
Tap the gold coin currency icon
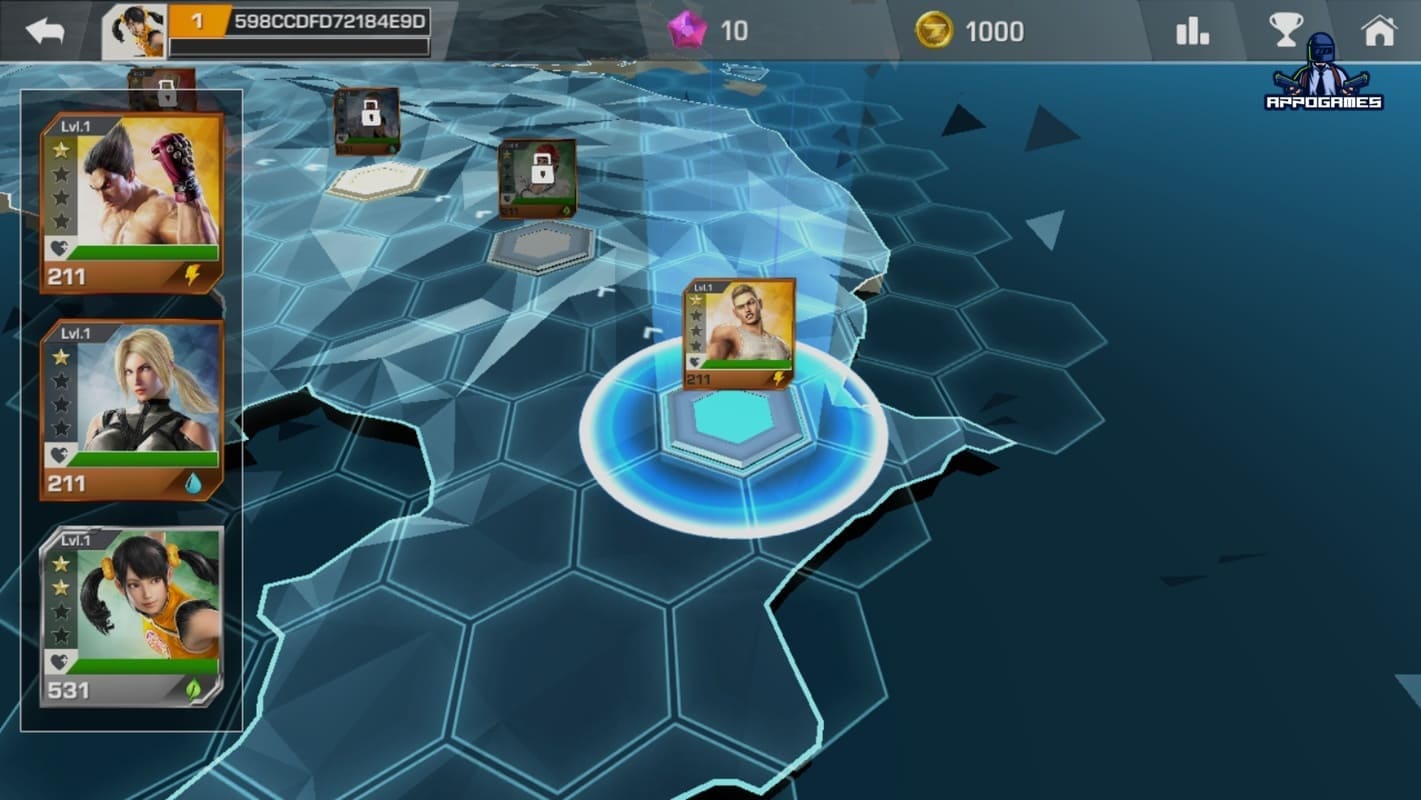(x=934, y=31)
